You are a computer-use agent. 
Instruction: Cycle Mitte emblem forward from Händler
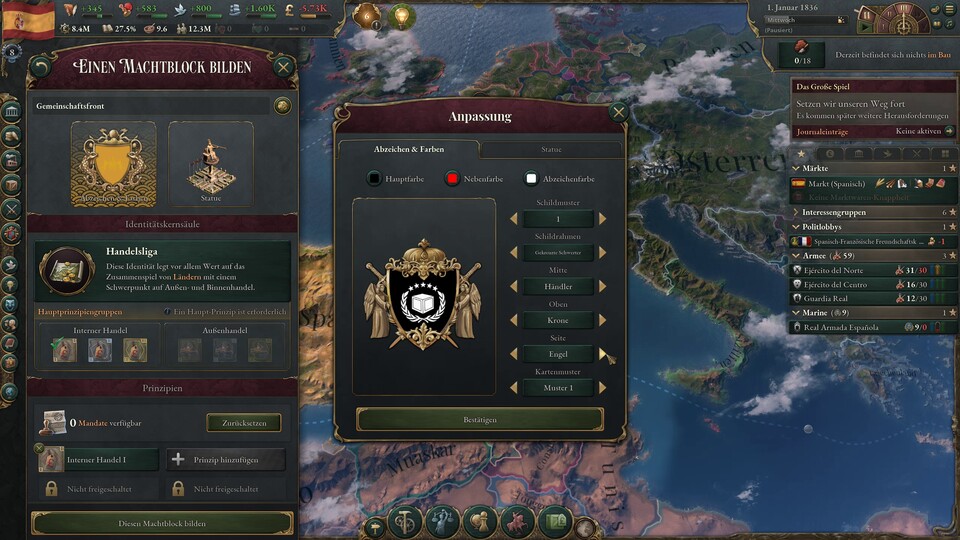[x=603, y=286]
